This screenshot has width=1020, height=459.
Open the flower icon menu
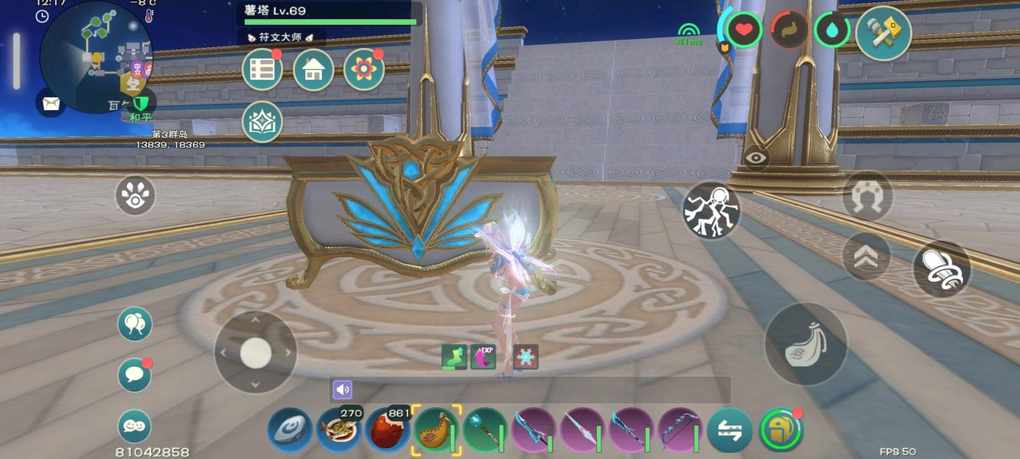[x=364, y=70]
